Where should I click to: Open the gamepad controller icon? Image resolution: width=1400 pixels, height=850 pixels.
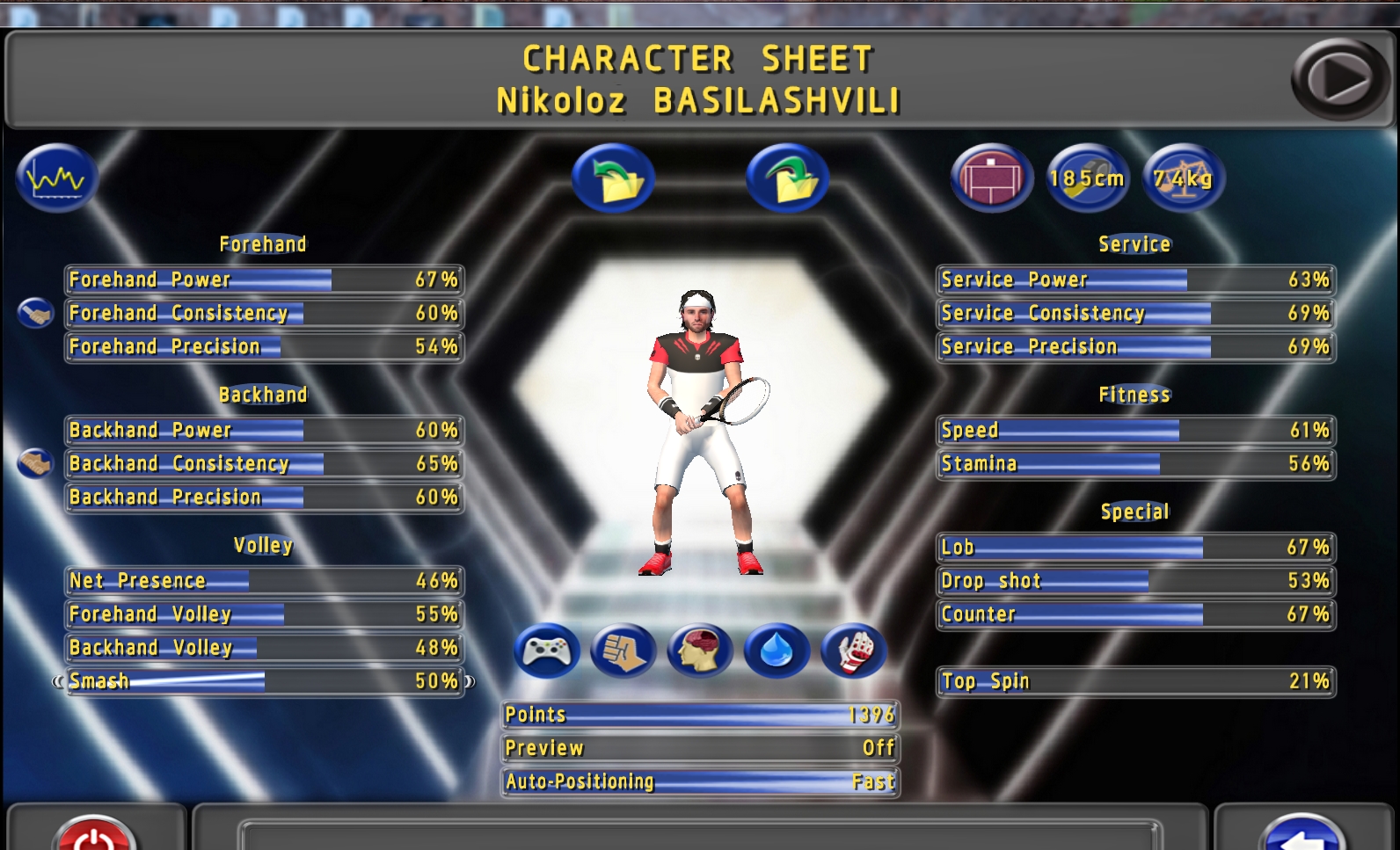pos(546,651)
